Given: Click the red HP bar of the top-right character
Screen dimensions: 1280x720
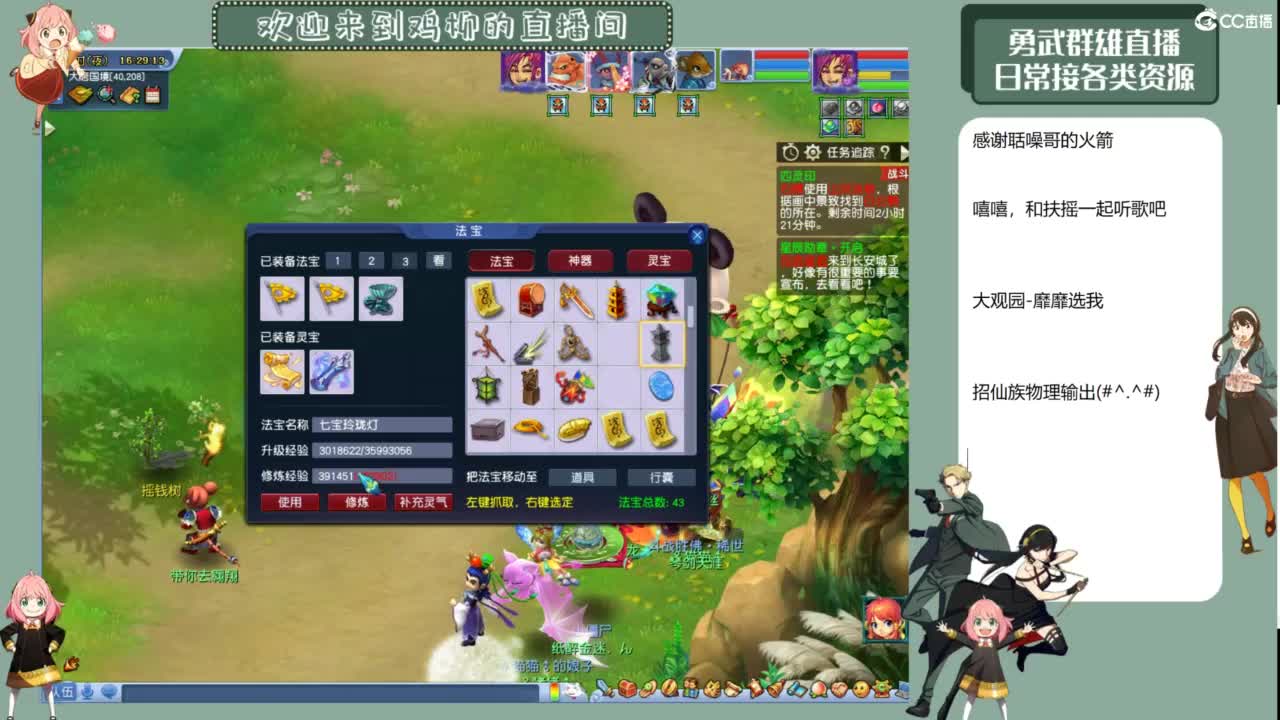Looking at the screenshot, I should coord(880,54).
